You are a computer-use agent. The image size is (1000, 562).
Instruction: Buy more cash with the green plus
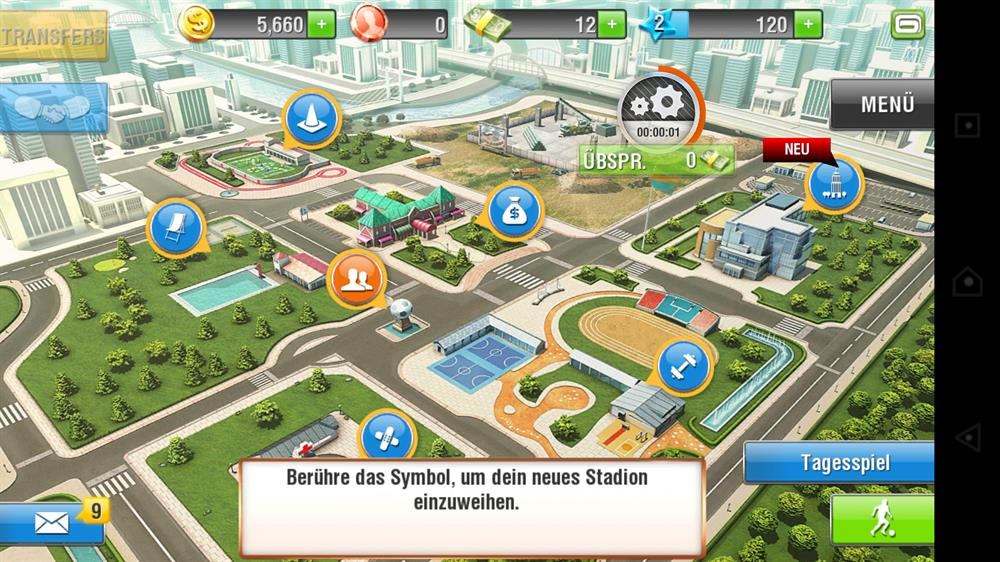(612, 25)
